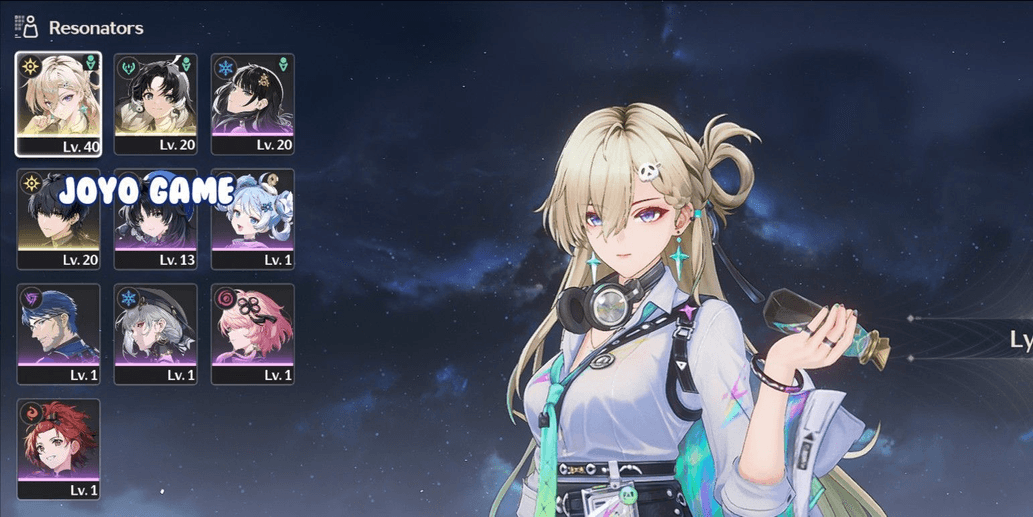Choose the light-blue-haired girl Lv. 1 resonator
The height and width of the screenshot is (517, 1033).
click(253, 219)
